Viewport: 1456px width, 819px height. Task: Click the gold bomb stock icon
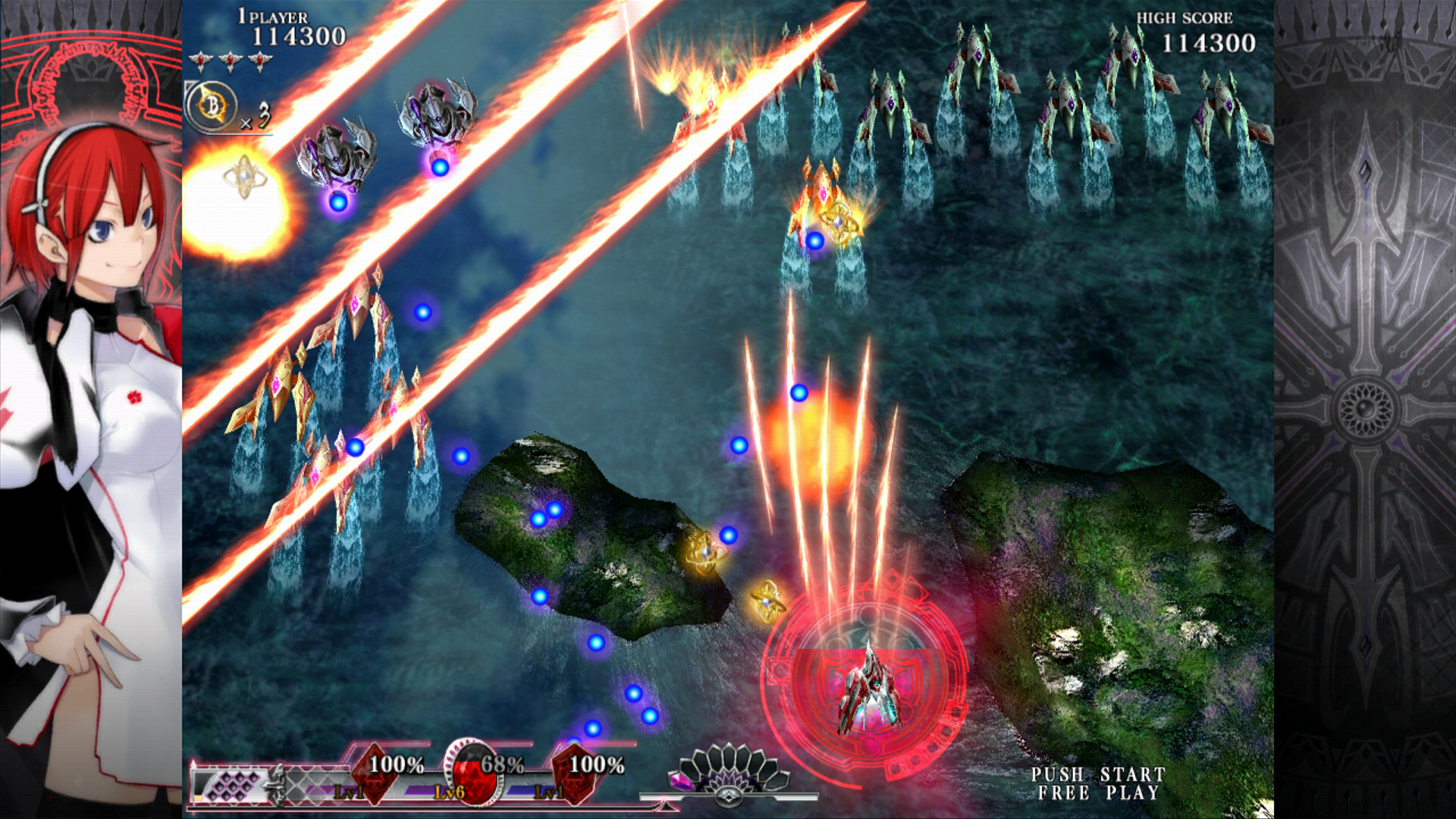(x=212, y=105)
